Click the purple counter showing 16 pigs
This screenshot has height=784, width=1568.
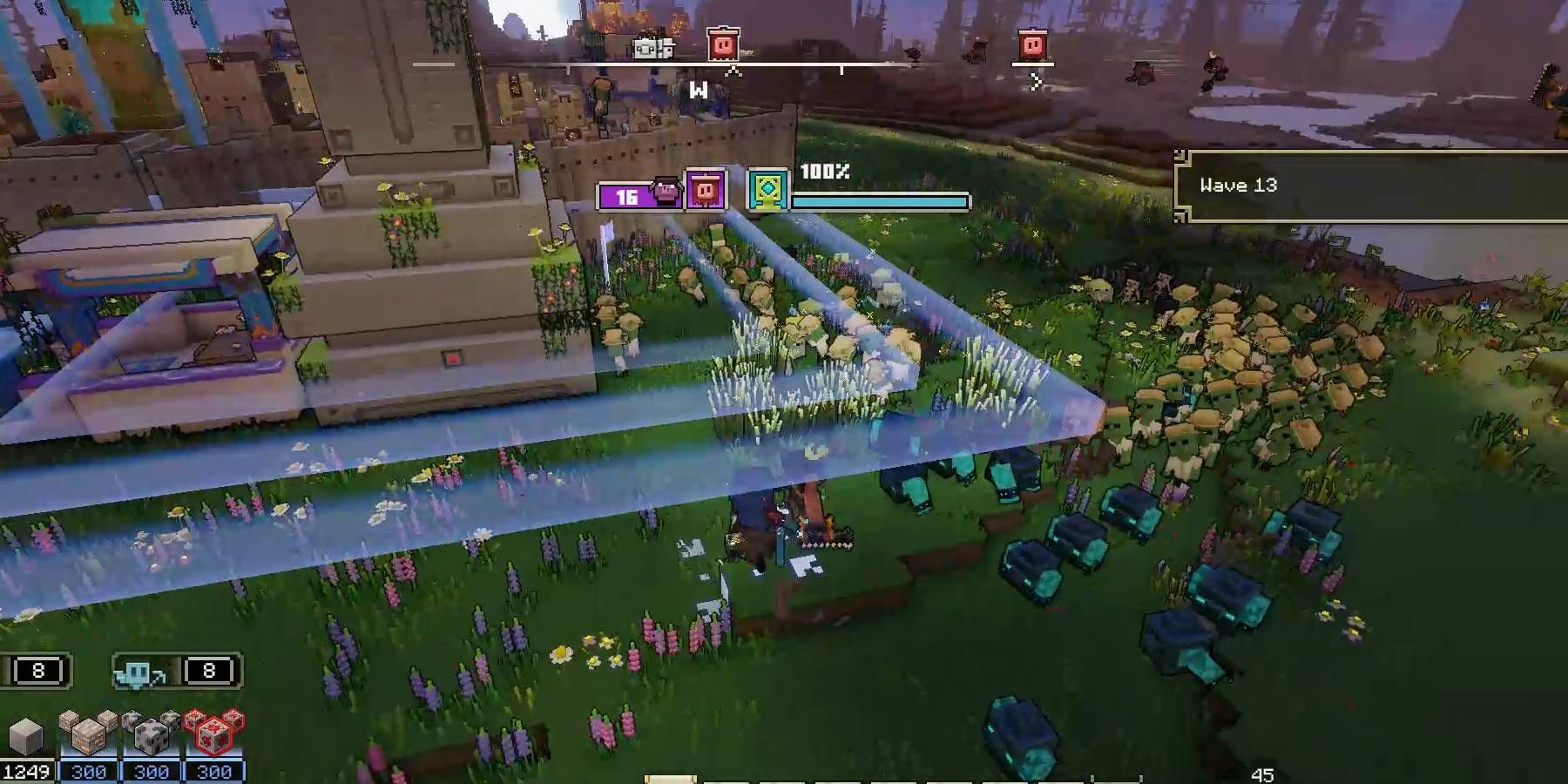(x=626, y=195)
